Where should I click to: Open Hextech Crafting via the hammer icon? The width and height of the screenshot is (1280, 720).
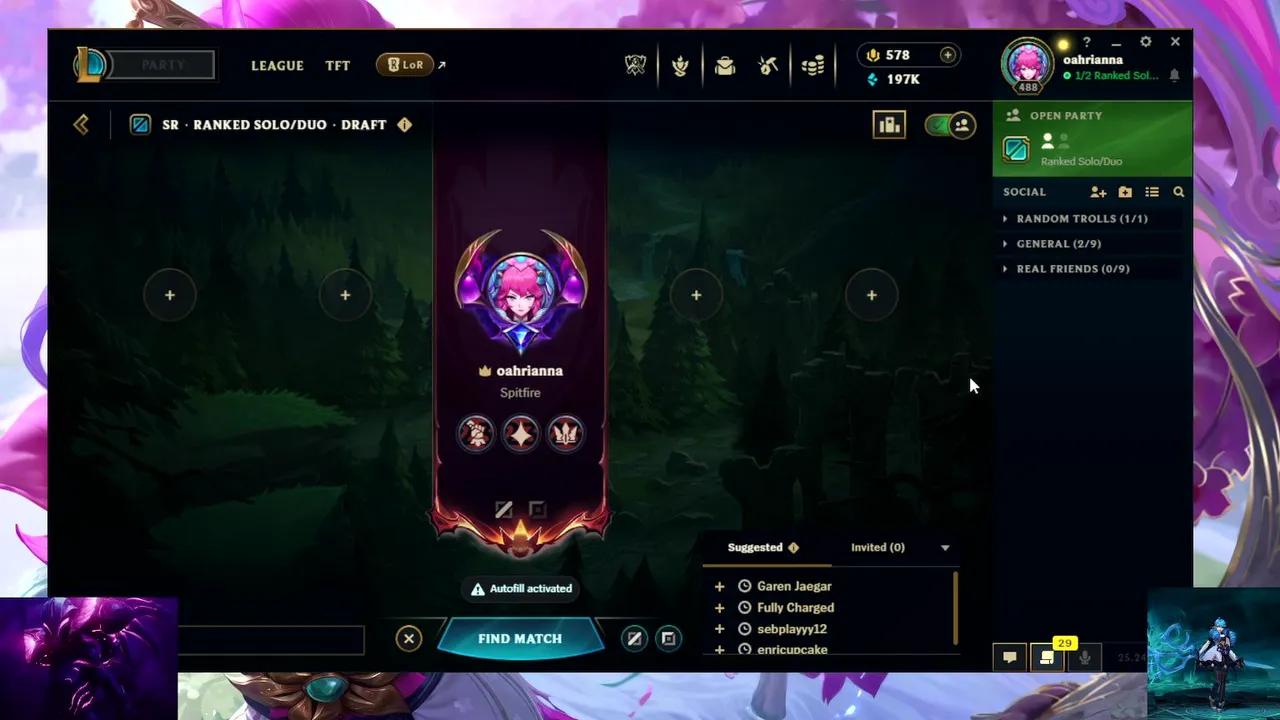[767, 66]
